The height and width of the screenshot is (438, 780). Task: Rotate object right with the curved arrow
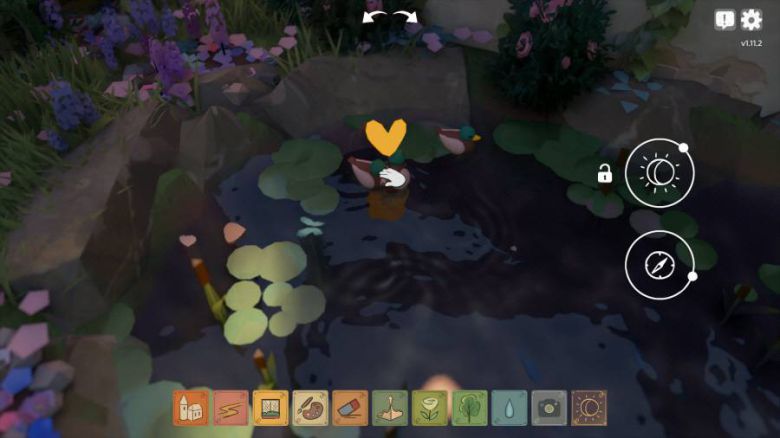405,17
